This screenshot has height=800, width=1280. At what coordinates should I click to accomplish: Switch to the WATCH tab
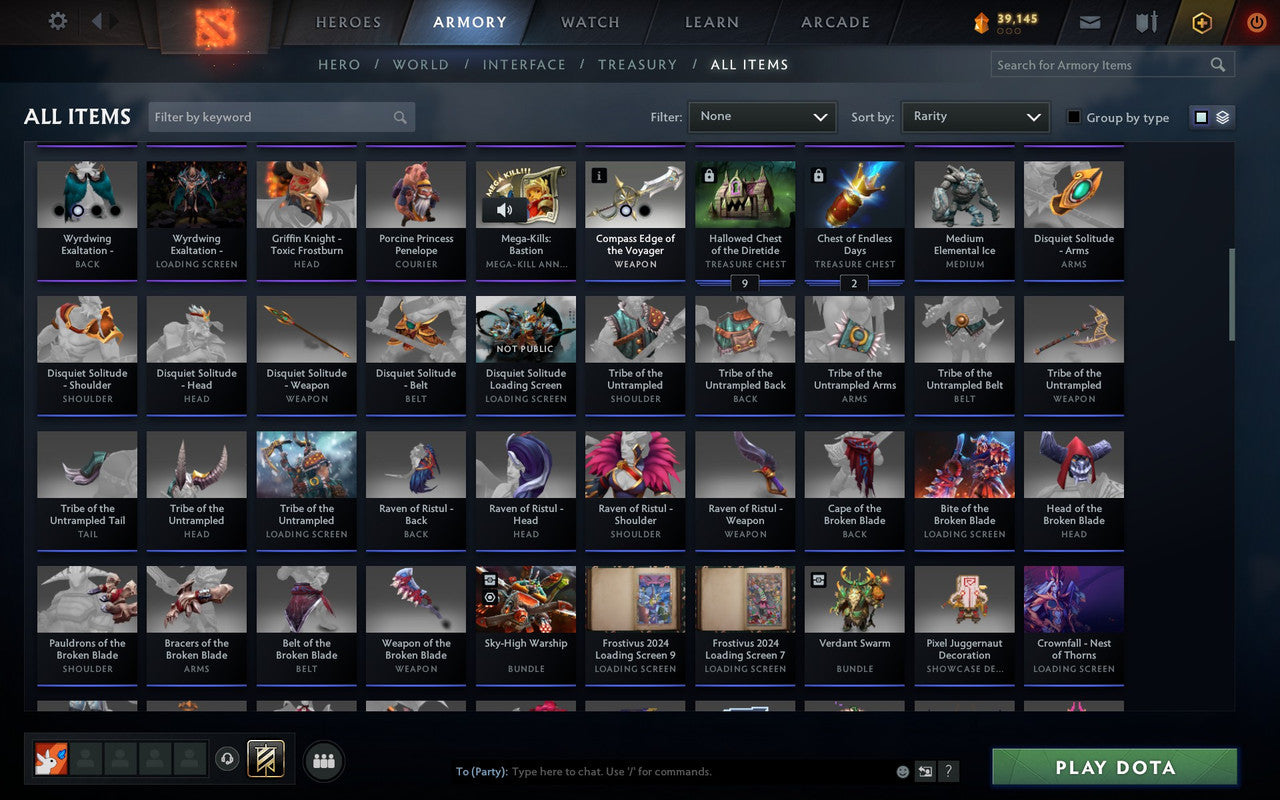tap(589, 21)
